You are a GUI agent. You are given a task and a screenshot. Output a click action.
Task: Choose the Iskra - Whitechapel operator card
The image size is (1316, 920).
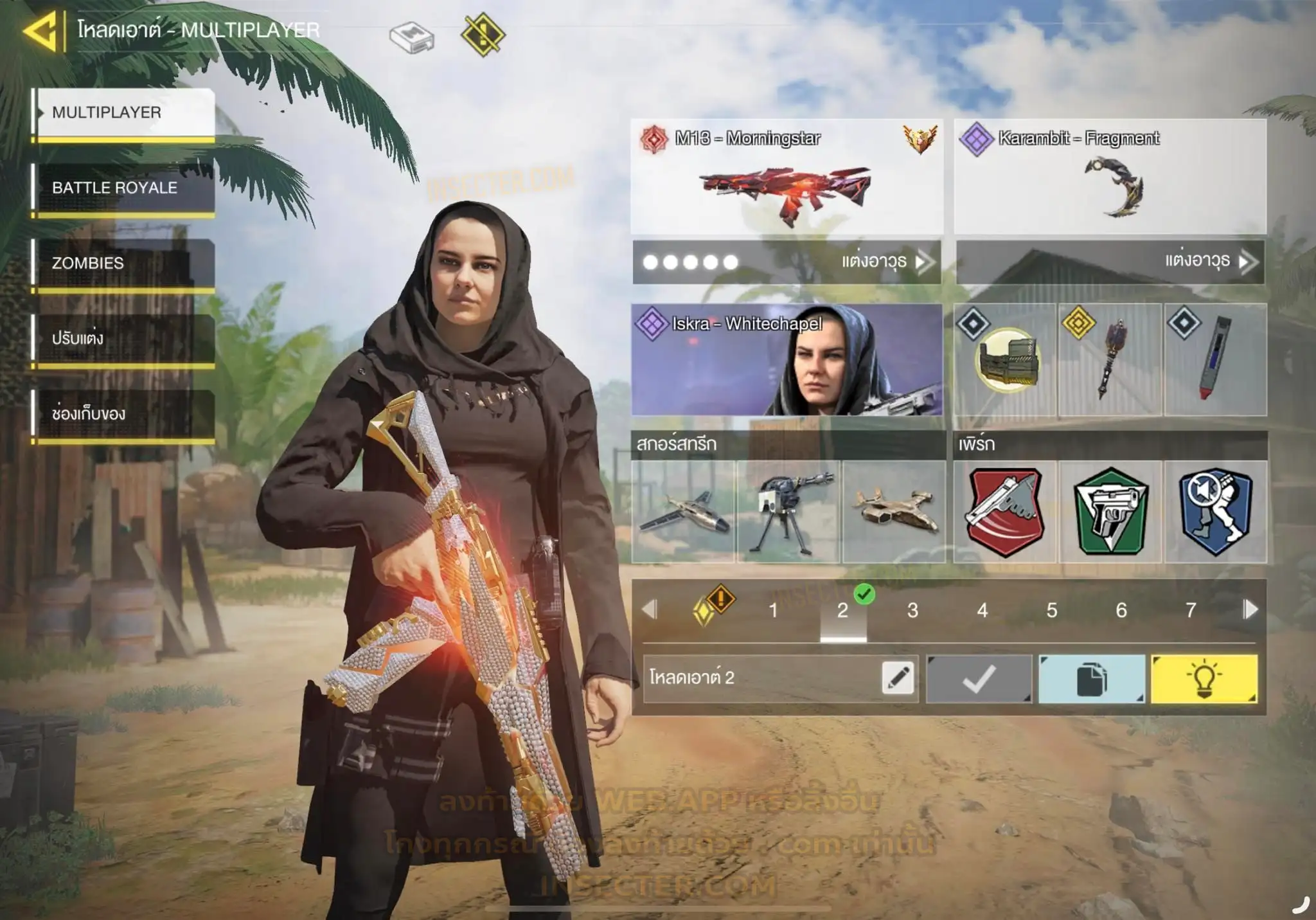pyautogui.click(x=787, y=360)
